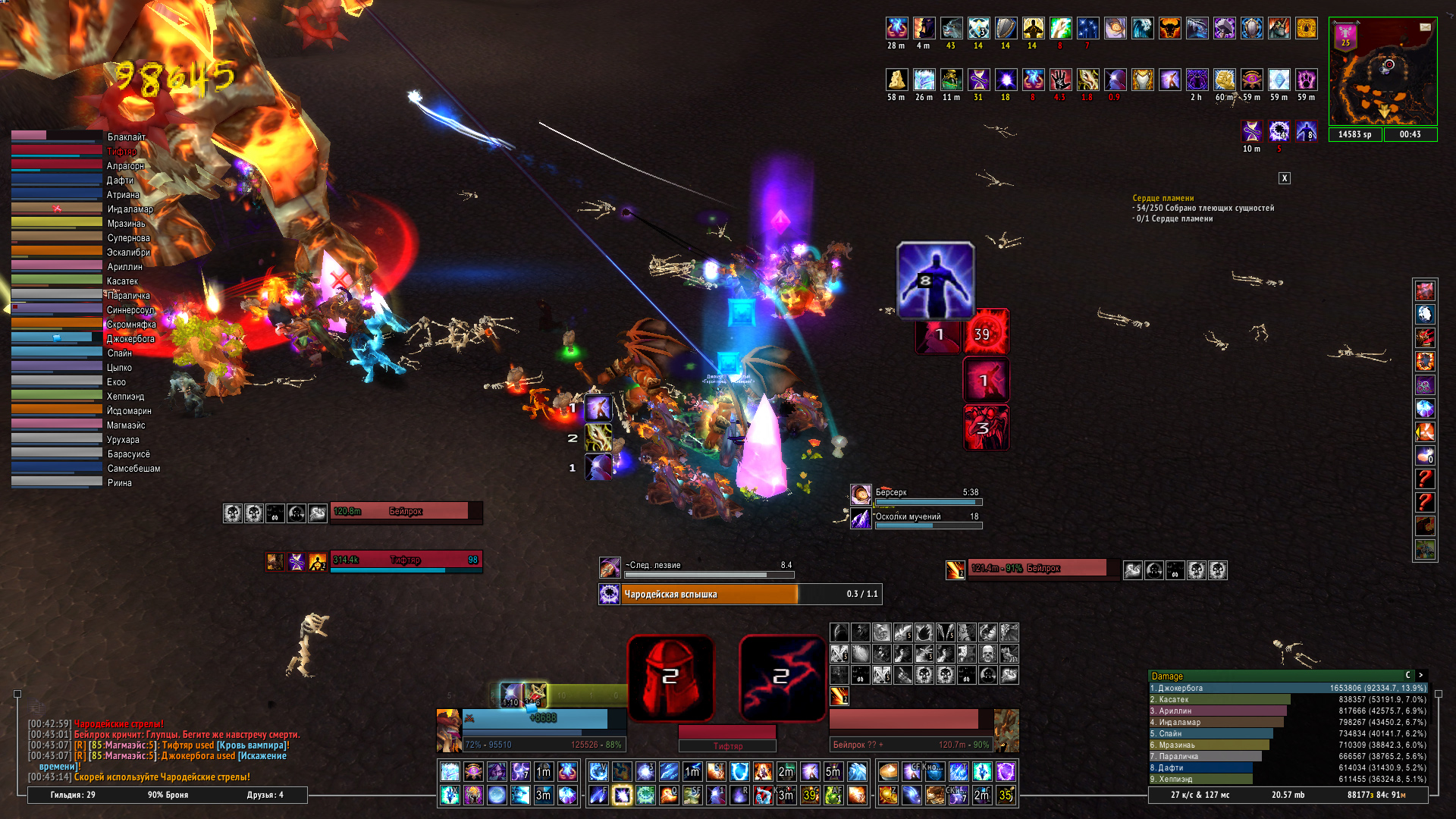Open the guild list from Гильдия: 29

pyautogui.click(x=73, y=795)
